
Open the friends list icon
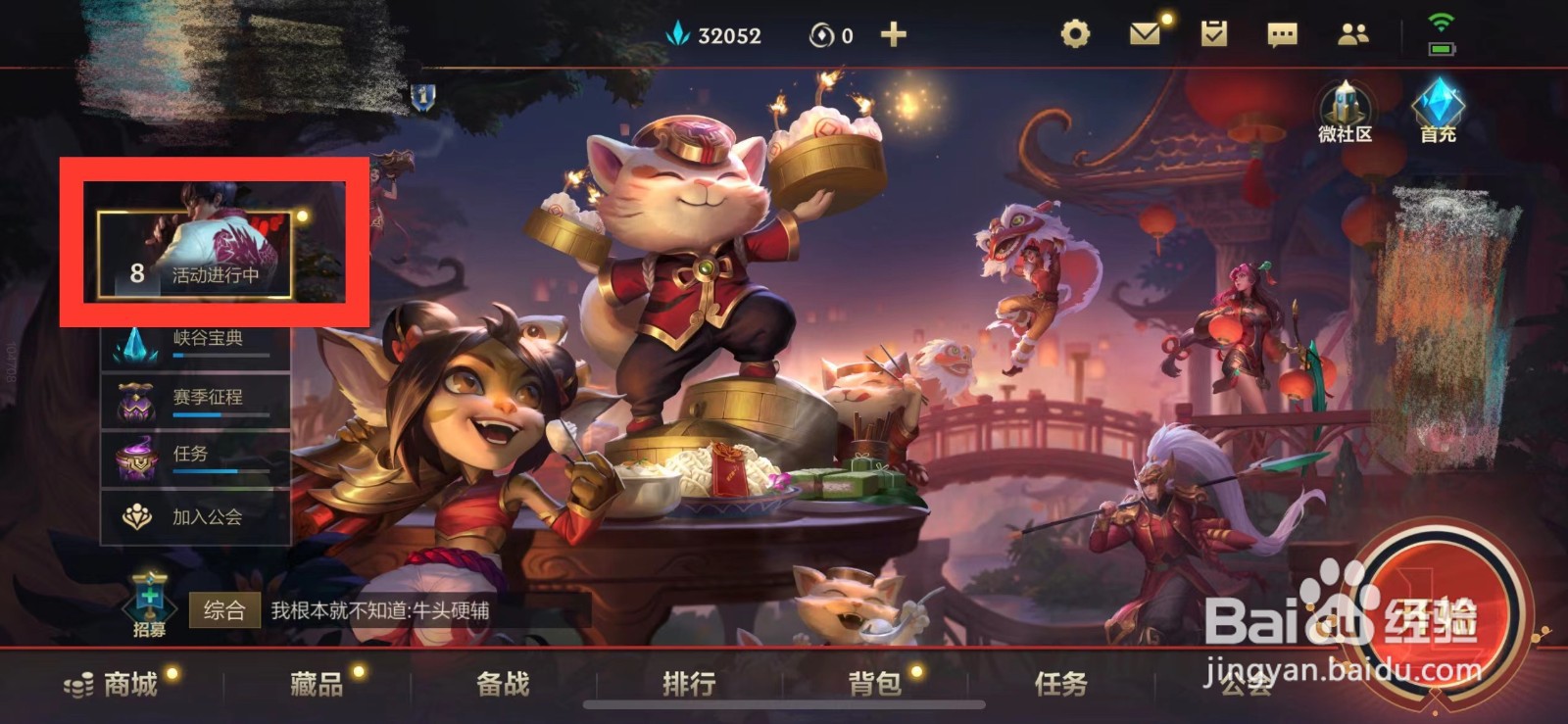[x=1351, y=33]
